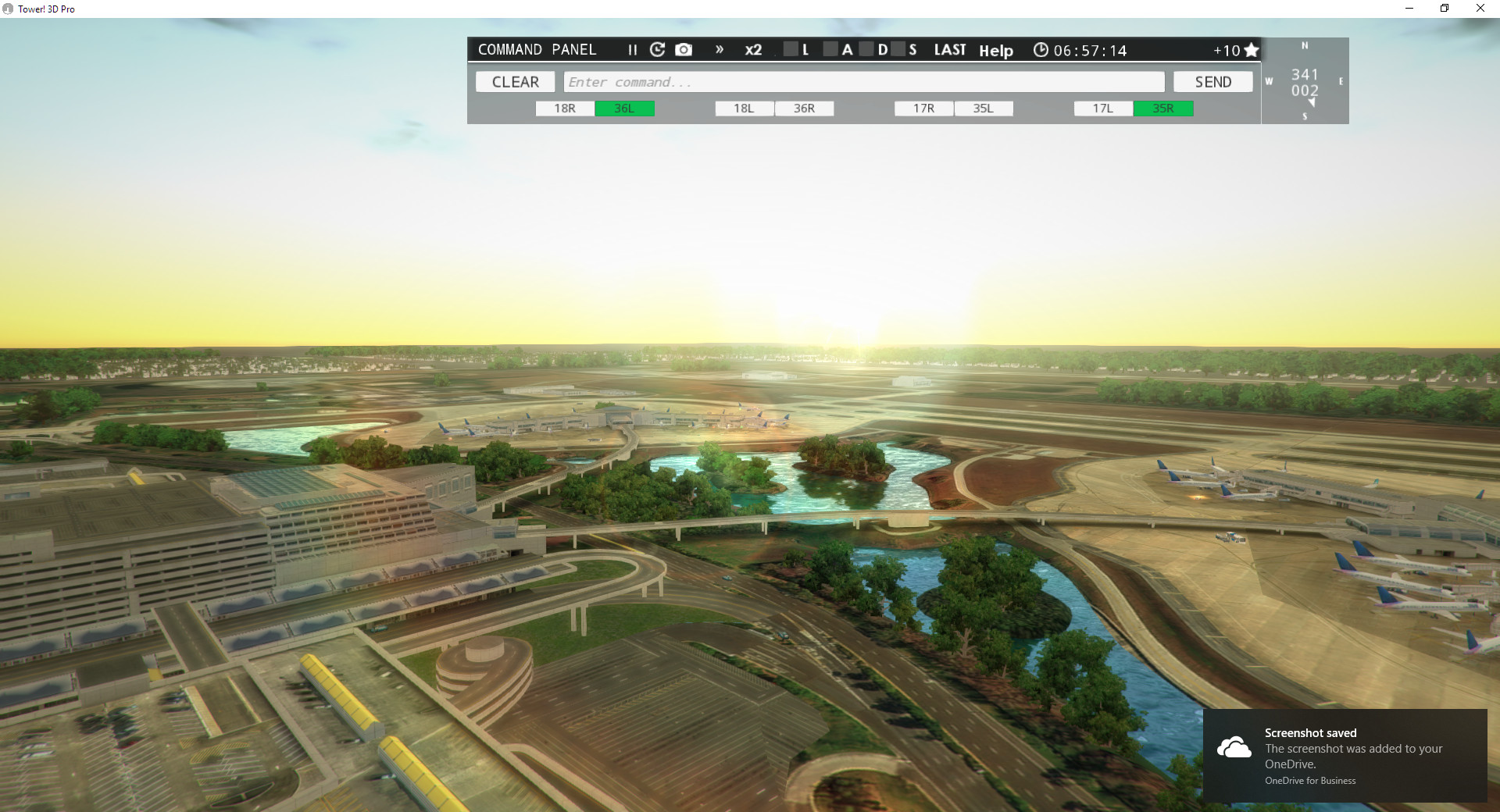Screen dimensions: 1500x812
Task: Select the LAST command option
Action: [x=950, y=49]
